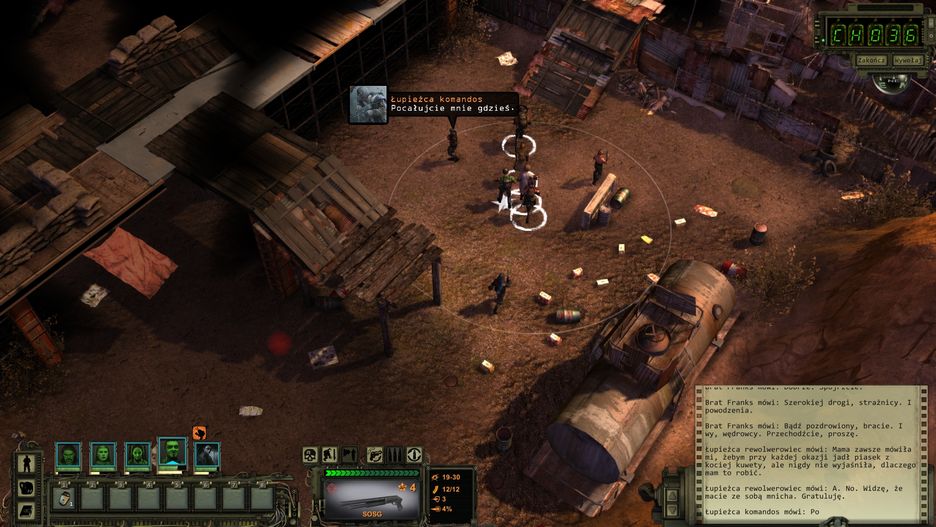The height and width of the screenshot is (527, 936).
Task: Click the orange icon above the portraits
Action: (x=199, y=433)
